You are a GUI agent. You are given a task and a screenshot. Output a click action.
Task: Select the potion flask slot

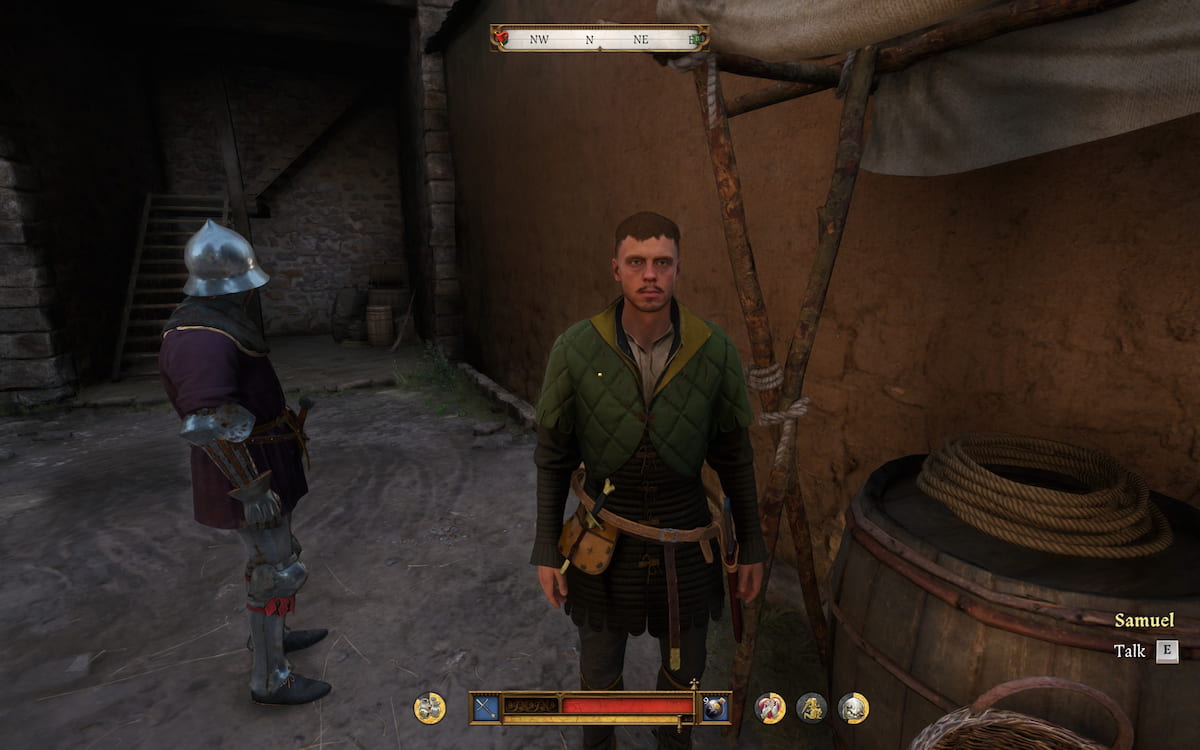(714, 707)
